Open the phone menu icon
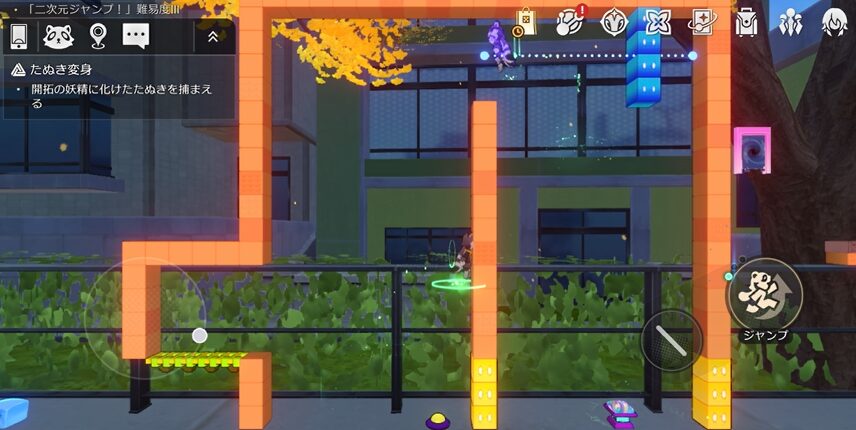Image resolution: width=856 pixels, height=430 pixels. [18, 36]
